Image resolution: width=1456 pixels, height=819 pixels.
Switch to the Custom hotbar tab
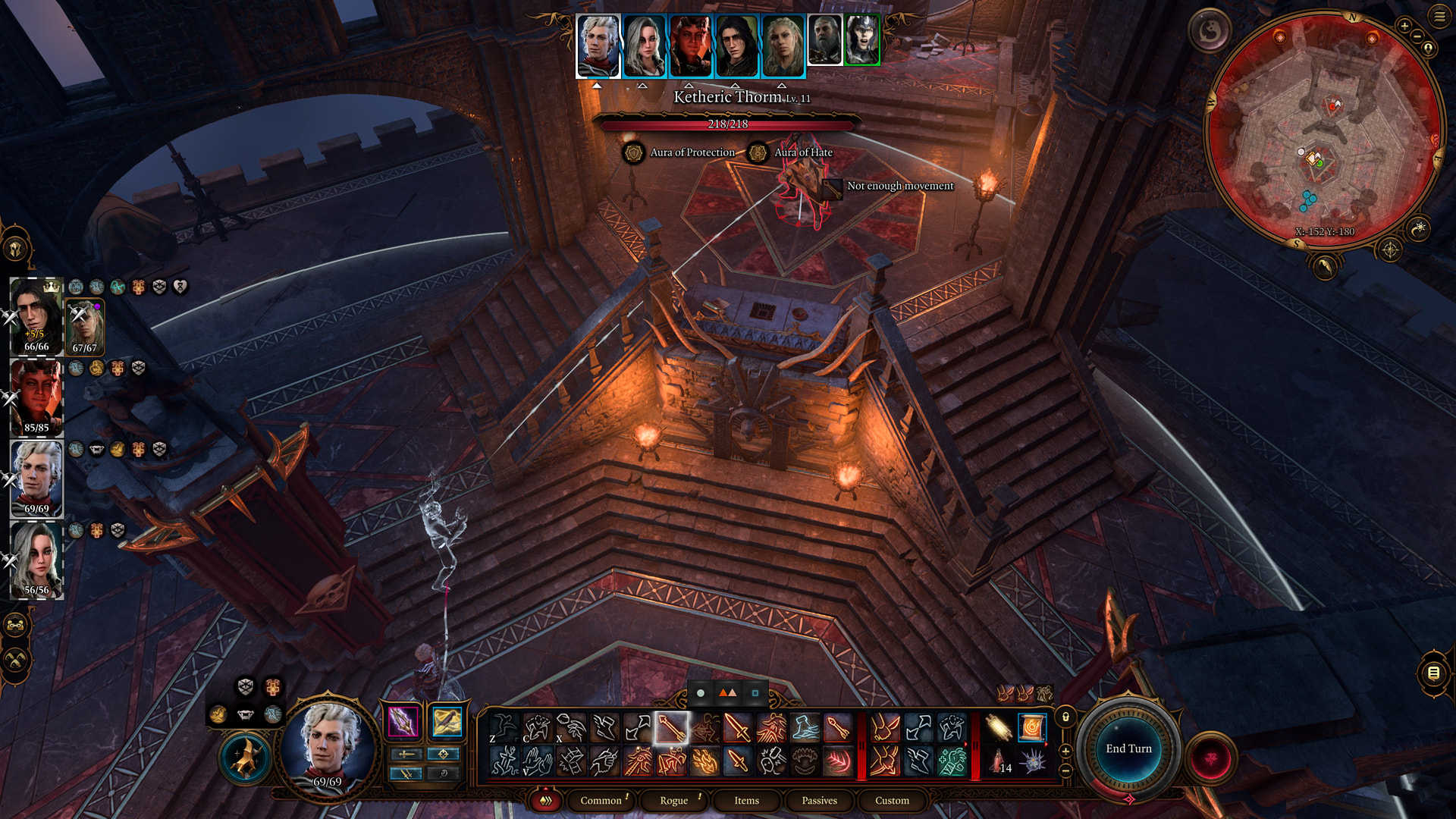pyautogui.click(x=892, y=801)
